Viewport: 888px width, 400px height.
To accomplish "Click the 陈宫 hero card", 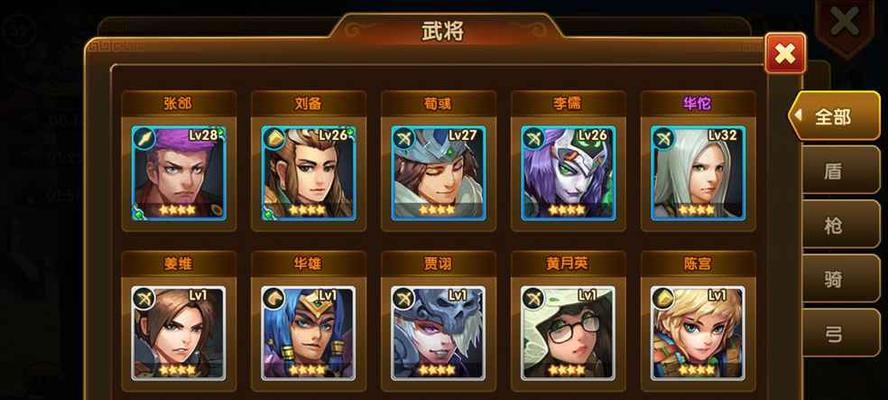I will (x=697, y=332).
